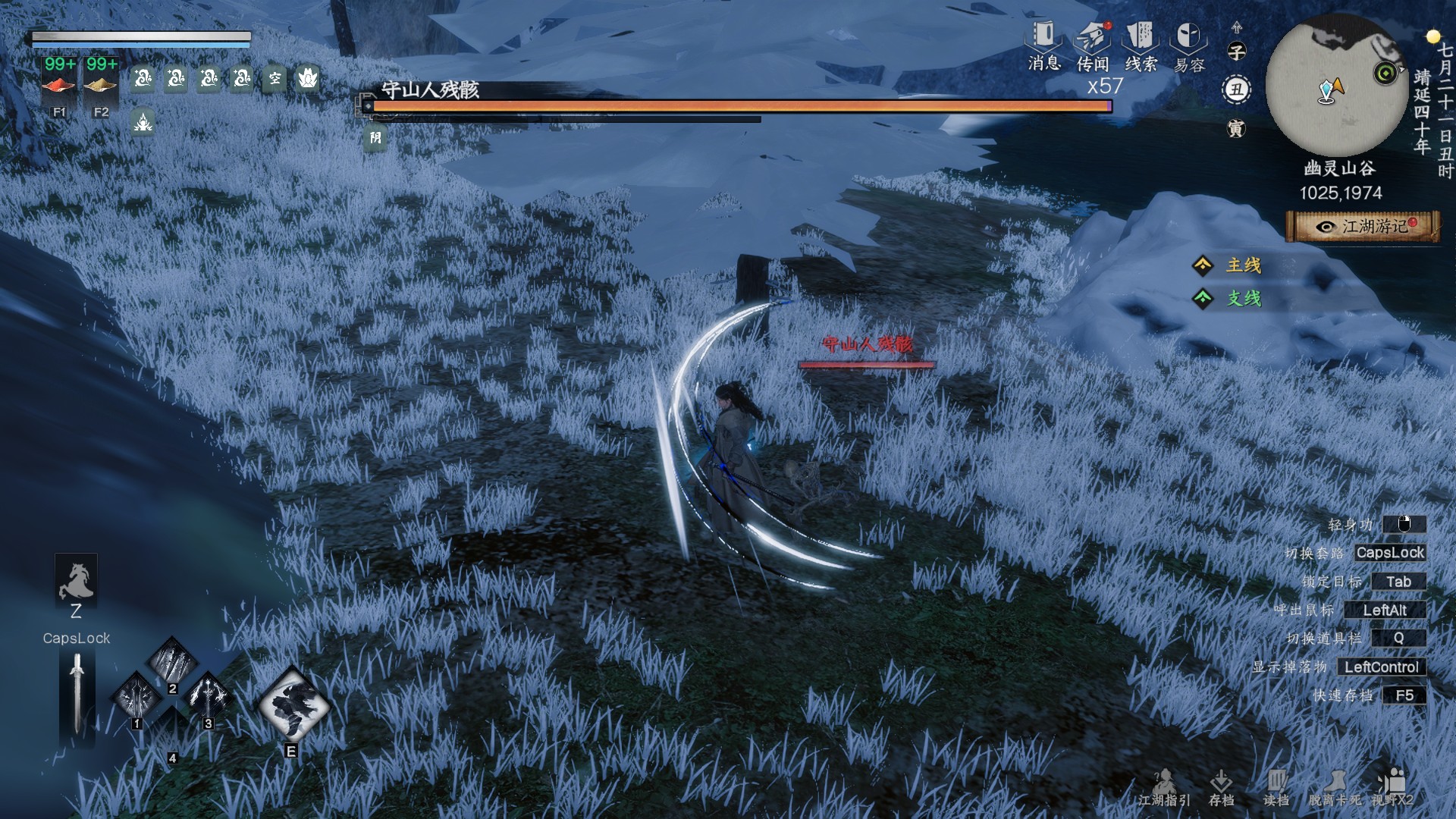Screen dimensions: 1456x819
Task: Expand the 支线 side quest tracker
Action: pos(1242,299)
